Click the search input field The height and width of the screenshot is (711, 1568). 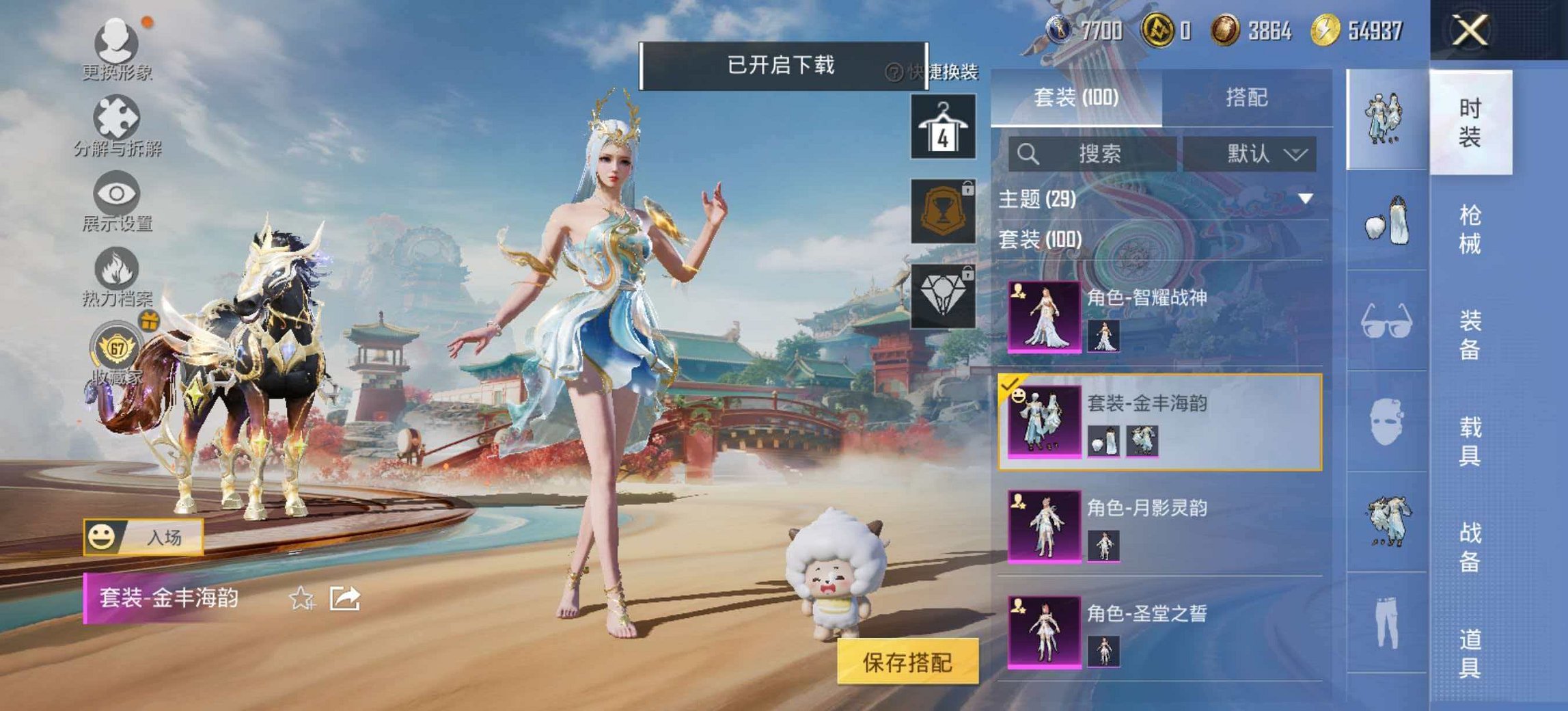point(1093,154)
